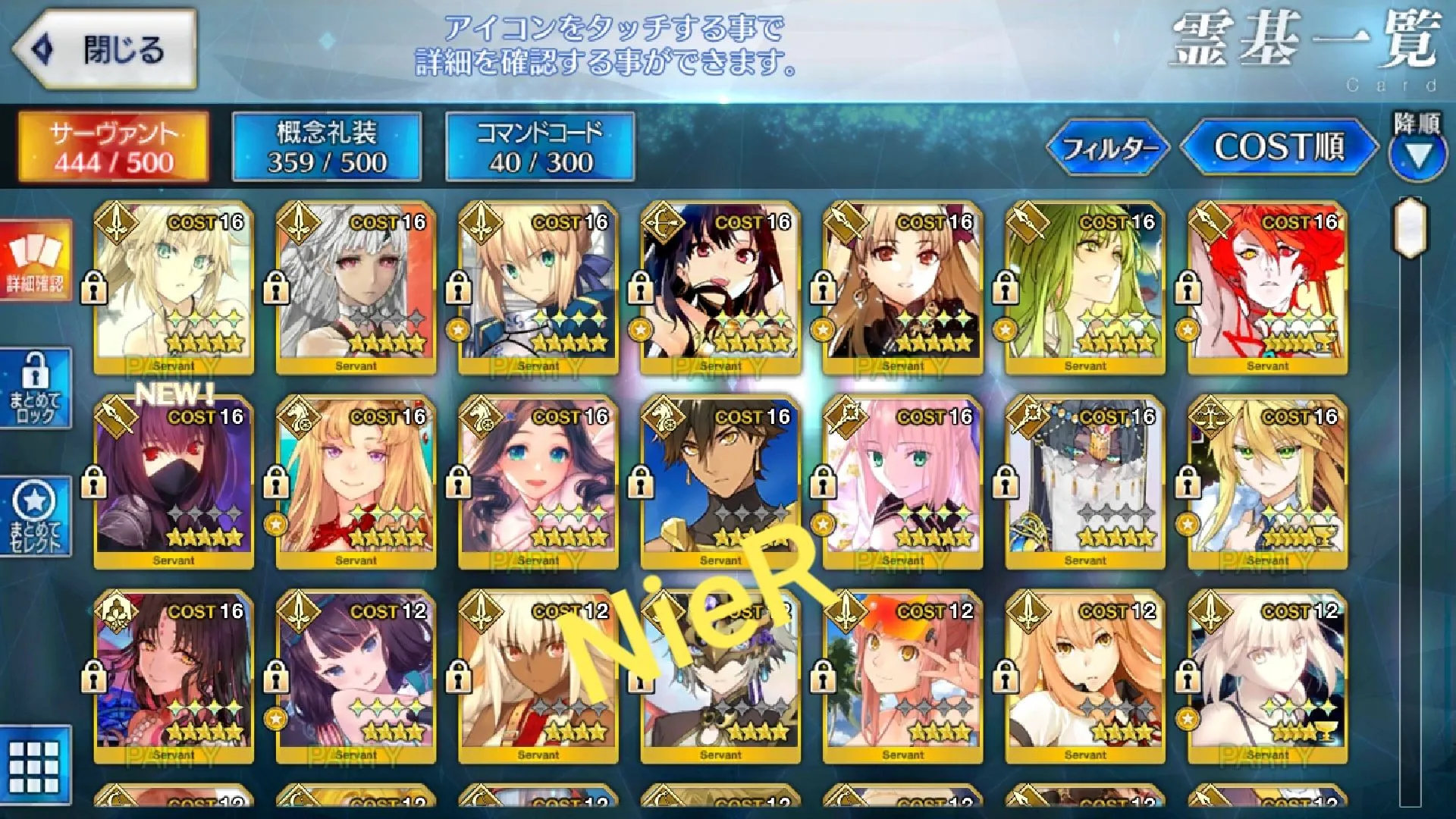Change grid layout with the grid icon

(35, 766)
